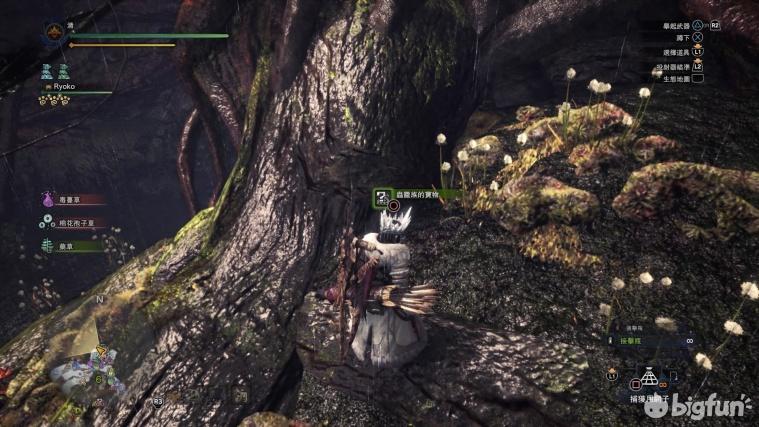
Task: Choose the green herb tracker entry
Action: pyautogui.click(x=72, y=245)
